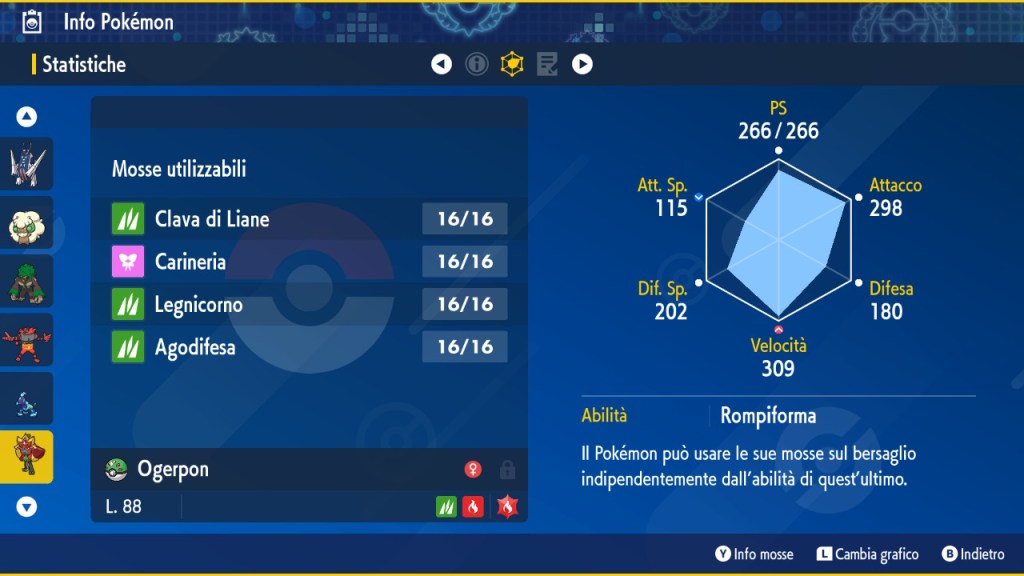Switch to the general info tab

pyautogui.click(x=477, y=65)
